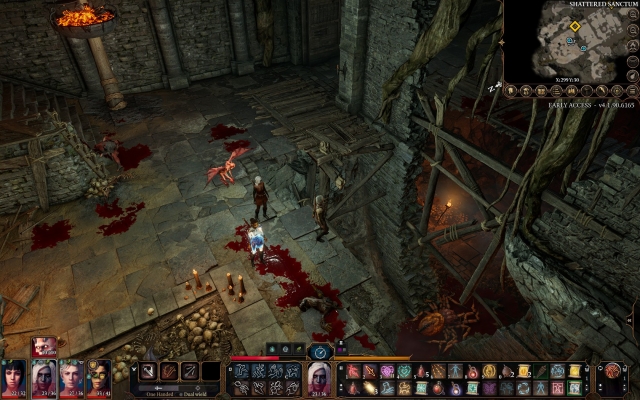Click the round blue button above the hotbar
This screenshot has height=400, width=640.
pyautogui.click(x=320, y=352)
